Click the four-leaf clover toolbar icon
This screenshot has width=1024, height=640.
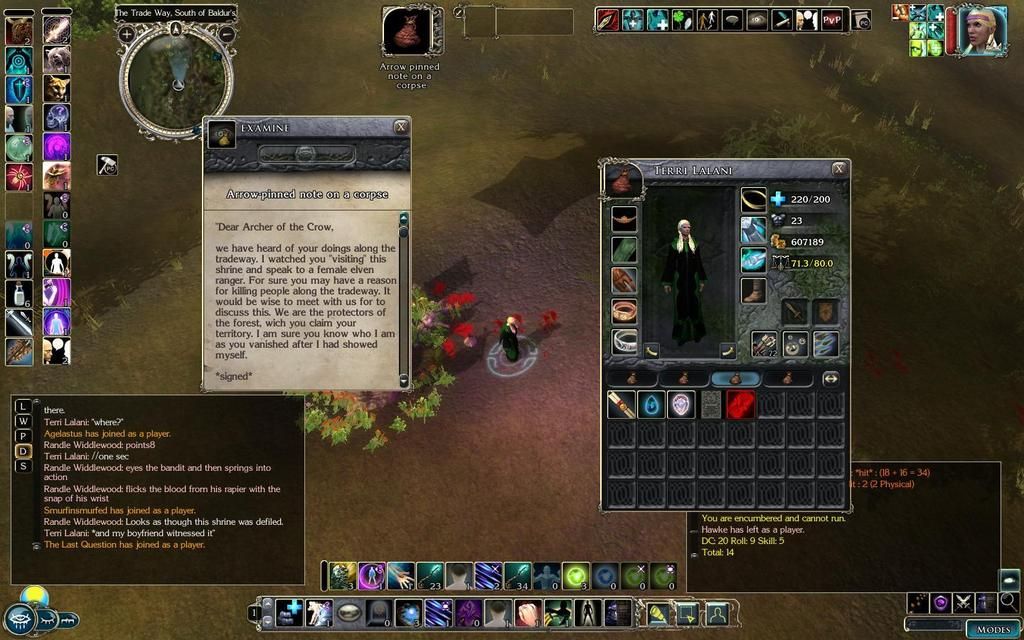click(682, 19)
